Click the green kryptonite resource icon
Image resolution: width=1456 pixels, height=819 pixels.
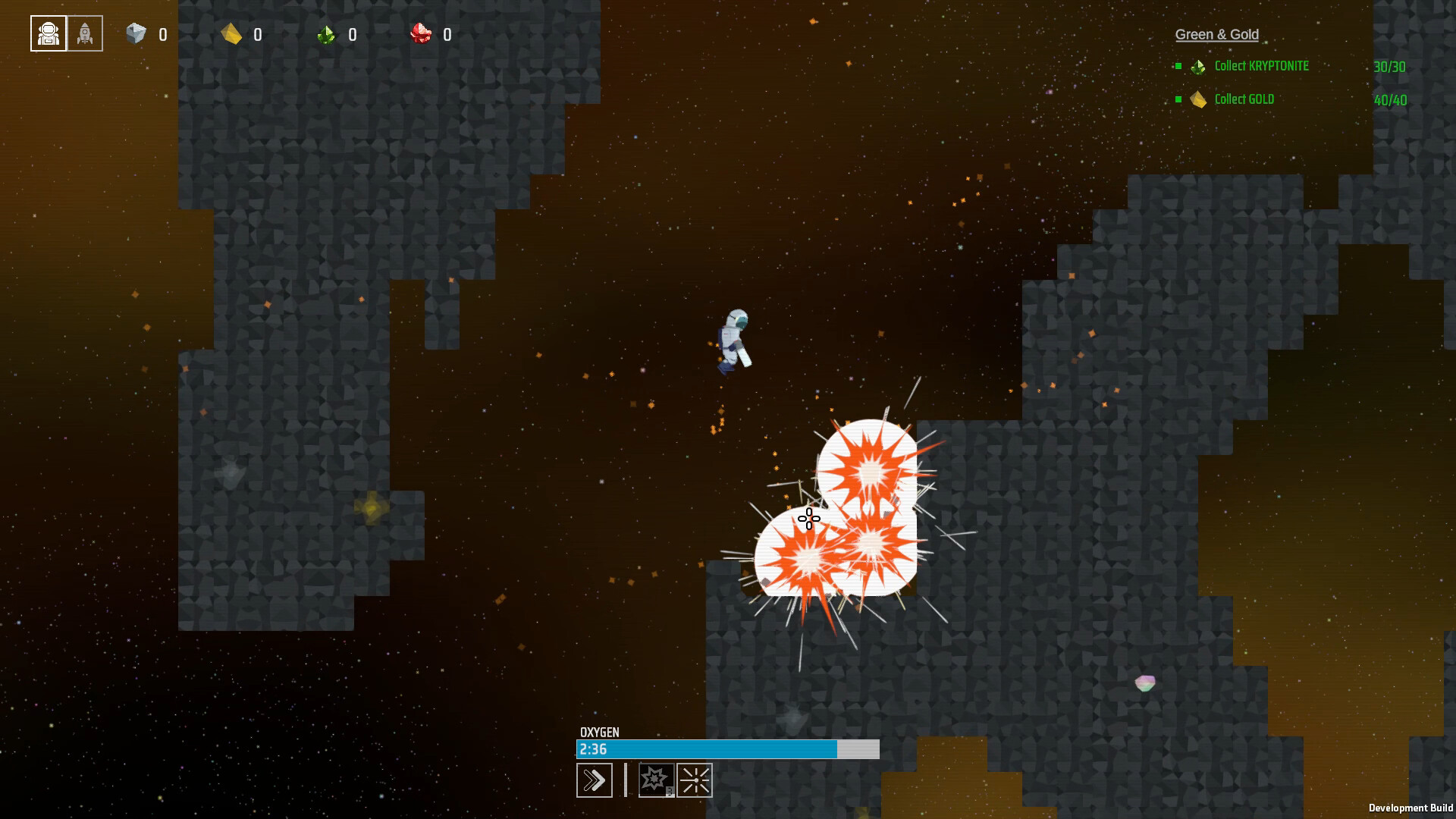pyautogui.click(x=326, y=35)
